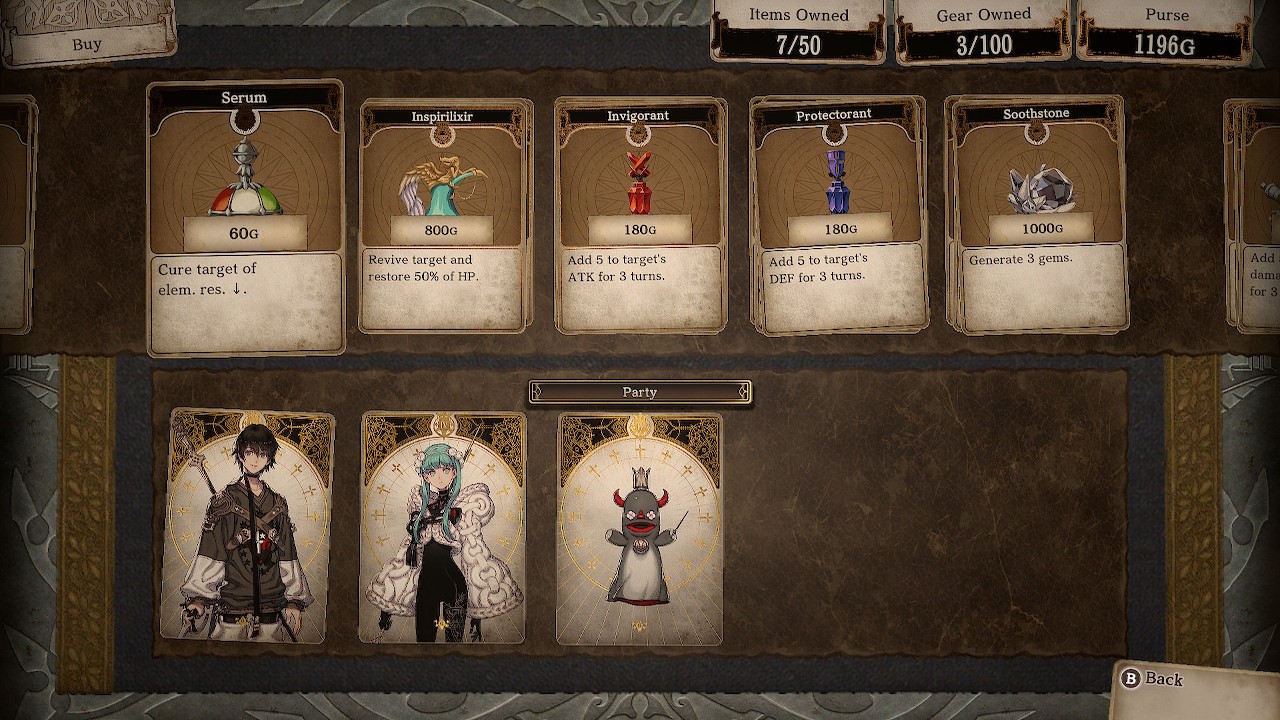Switch to the Buy tab
Image resolution: width=1280 pixels, height=720 pixels.
[x=87, y=44]
